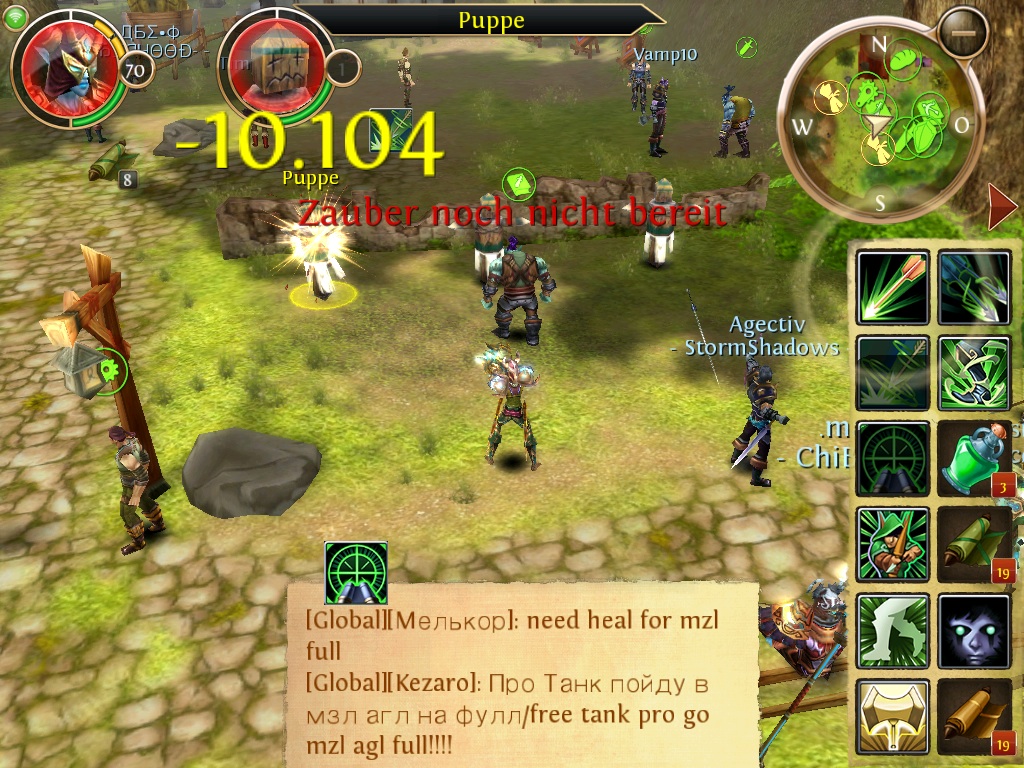This screenshot has width=1024, height=768.
Task: Activate the glowing green arrow shot skill
Action: 892,288
